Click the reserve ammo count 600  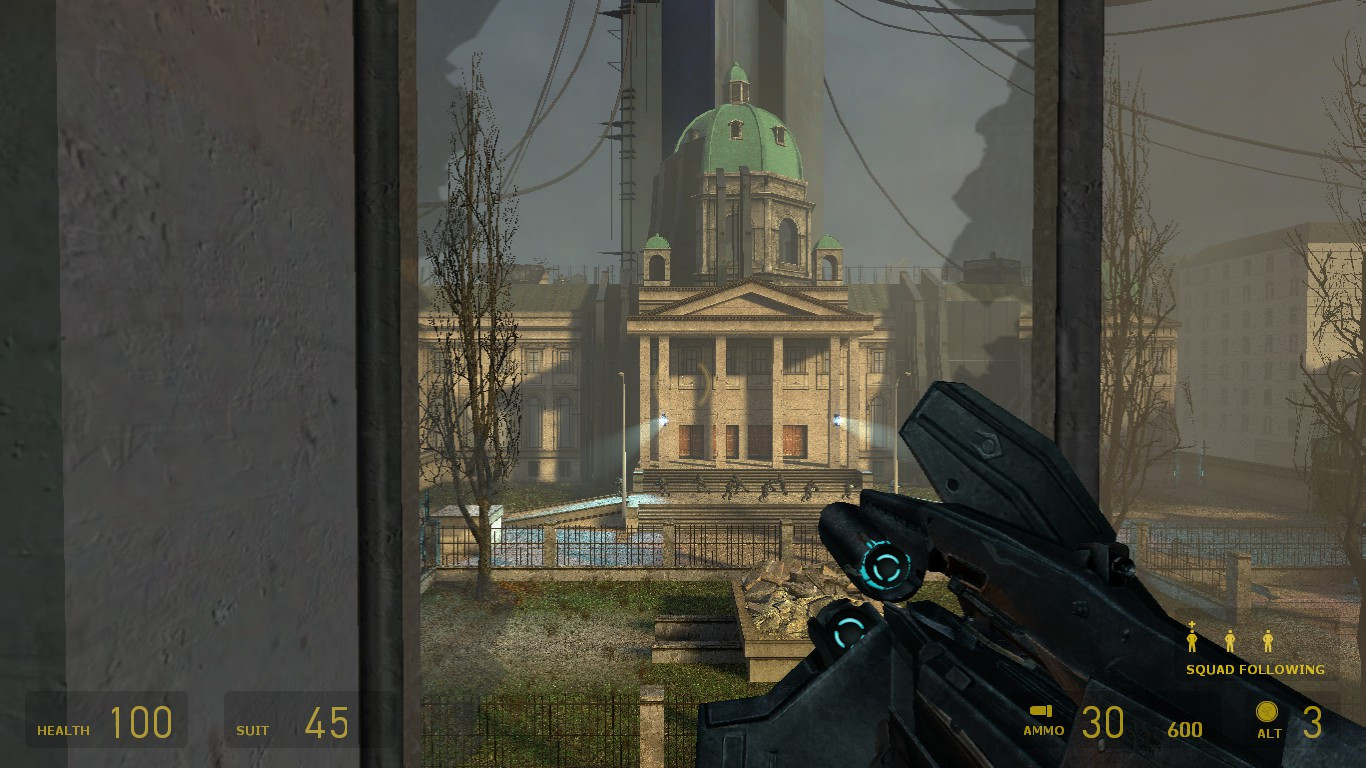click(1186, 729)
